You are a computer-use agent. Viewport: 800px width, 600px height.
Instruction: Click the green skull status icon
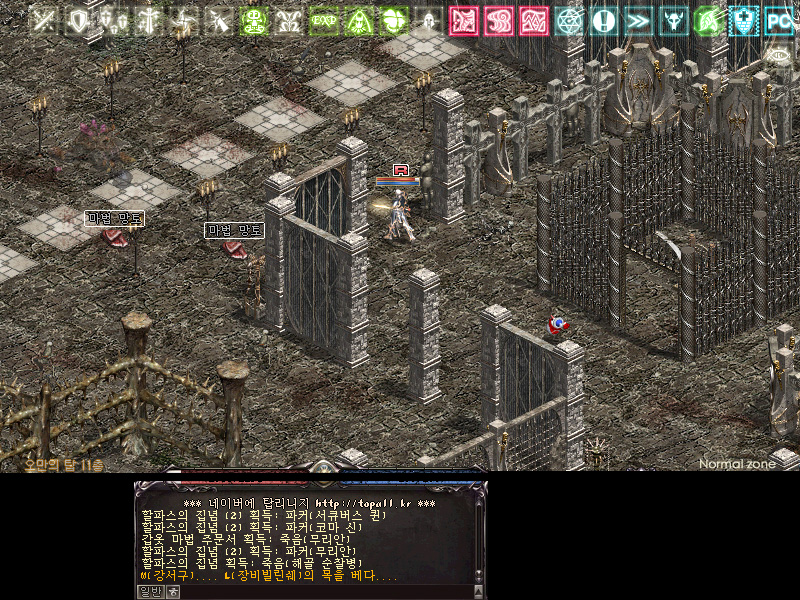coord(255,20)
